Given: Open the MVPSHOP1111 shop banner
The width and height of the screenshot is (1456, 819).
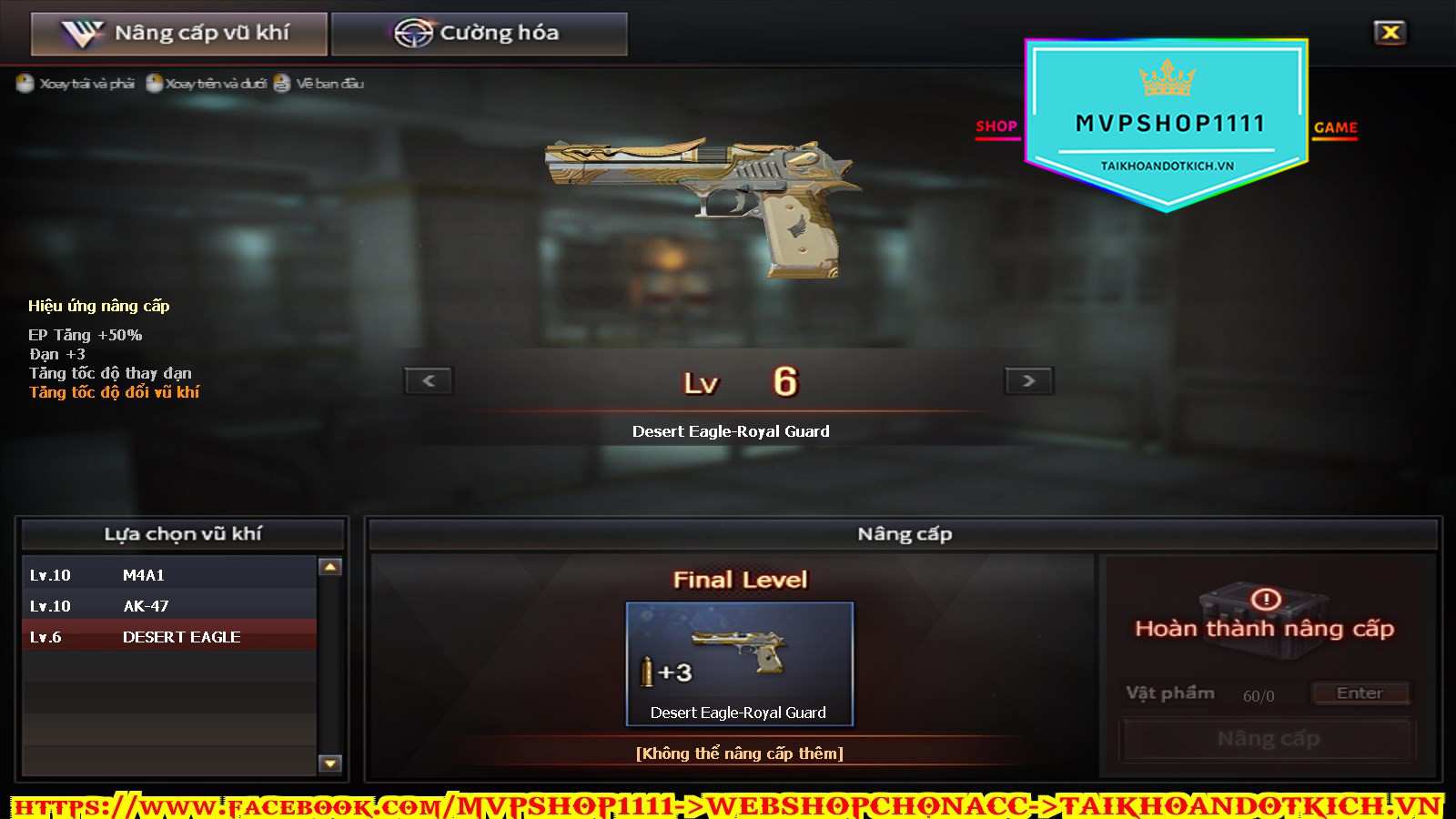Looking at the screenshot, I should tap(1167, 124).
